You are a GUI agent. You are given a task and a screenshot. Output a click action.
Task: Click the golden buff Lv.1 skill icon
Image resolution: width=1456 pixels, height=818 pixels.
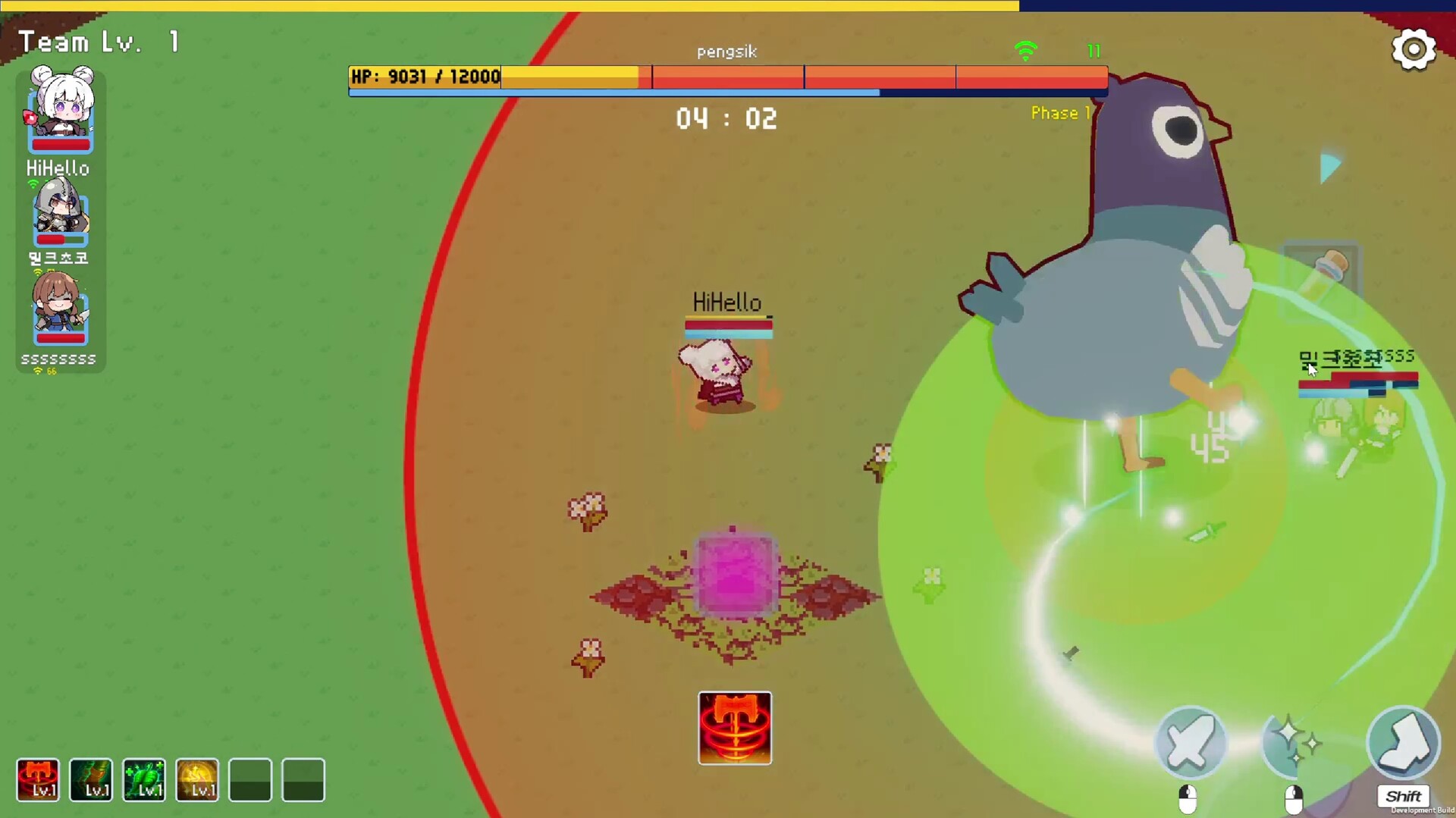point(196,780)
